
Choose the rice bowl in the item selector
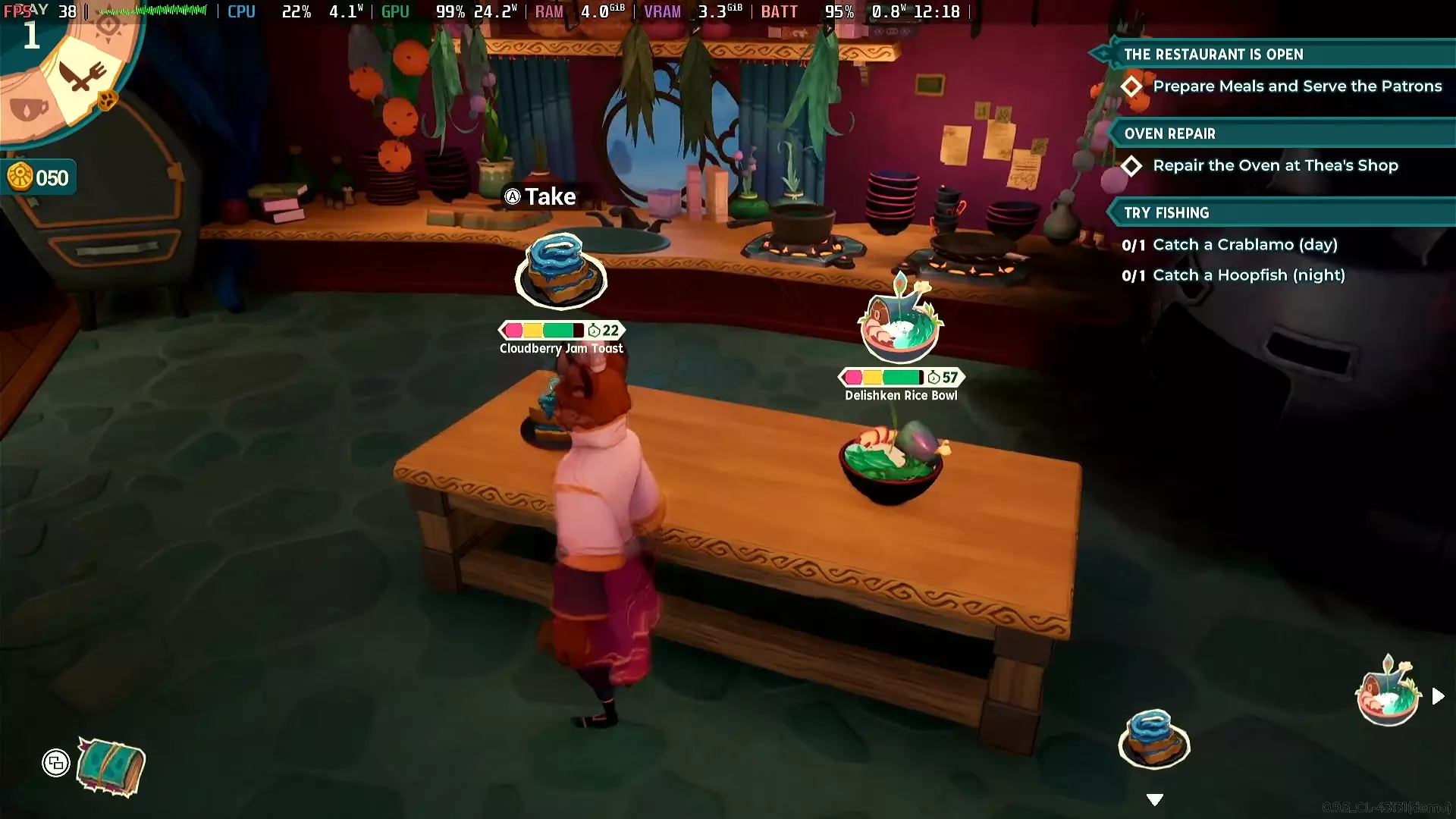(x=1387, y=692)
